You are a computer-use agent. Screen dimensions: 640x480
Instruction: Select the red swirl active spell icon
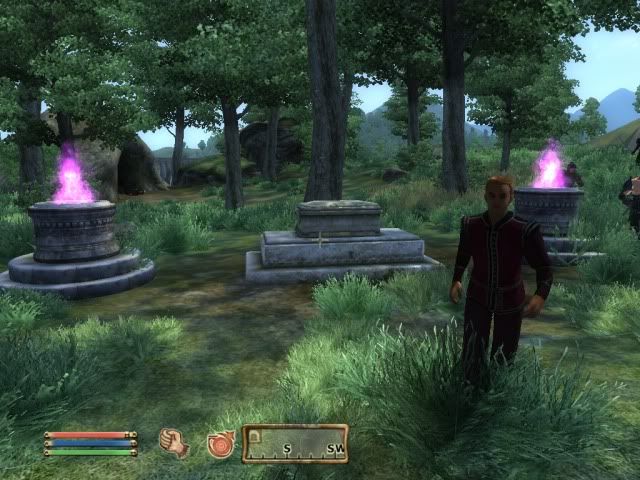[x=220, y=444]
